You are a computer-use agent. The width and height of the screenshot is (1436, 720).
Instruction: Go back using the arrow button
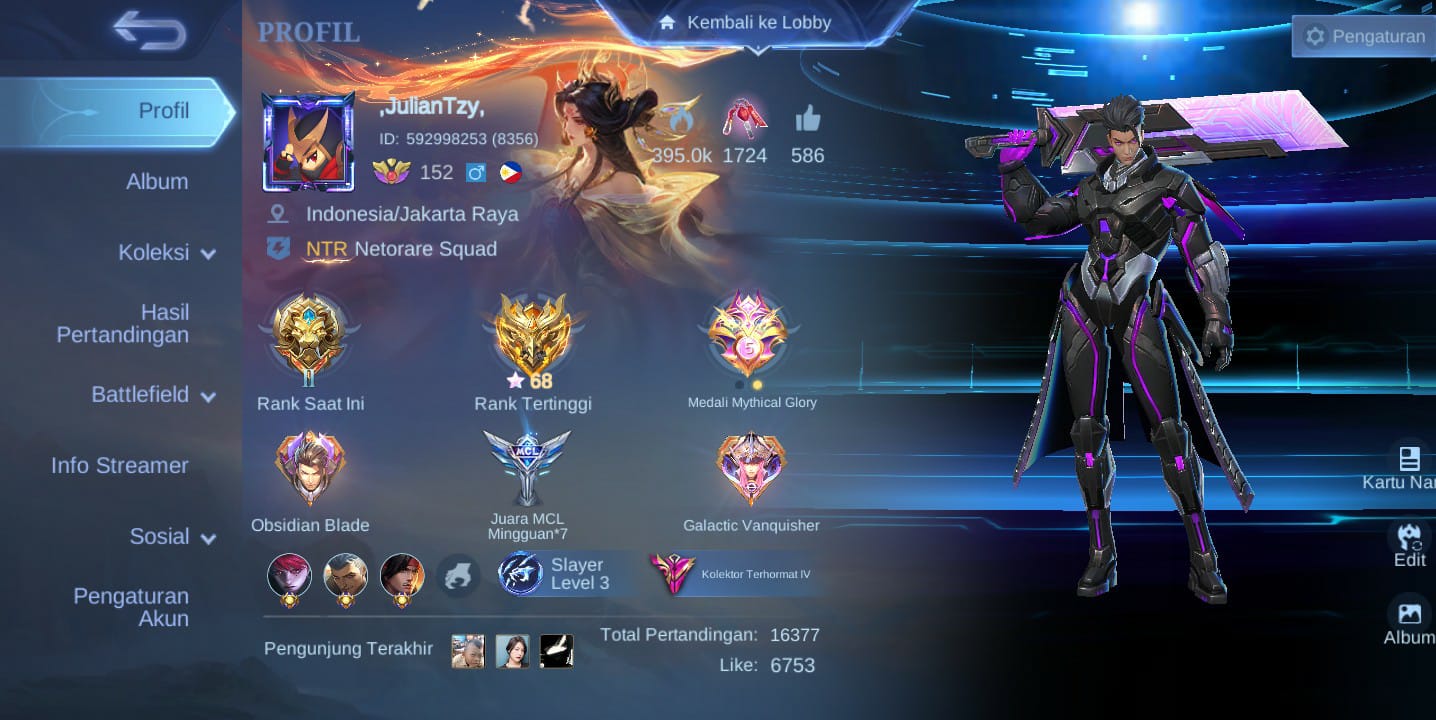point(150,30)
